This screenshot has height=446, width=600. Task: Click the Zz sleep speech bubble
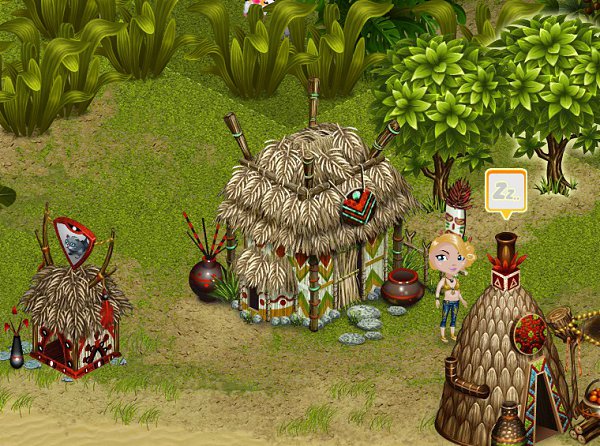click(x=505, y=190)
